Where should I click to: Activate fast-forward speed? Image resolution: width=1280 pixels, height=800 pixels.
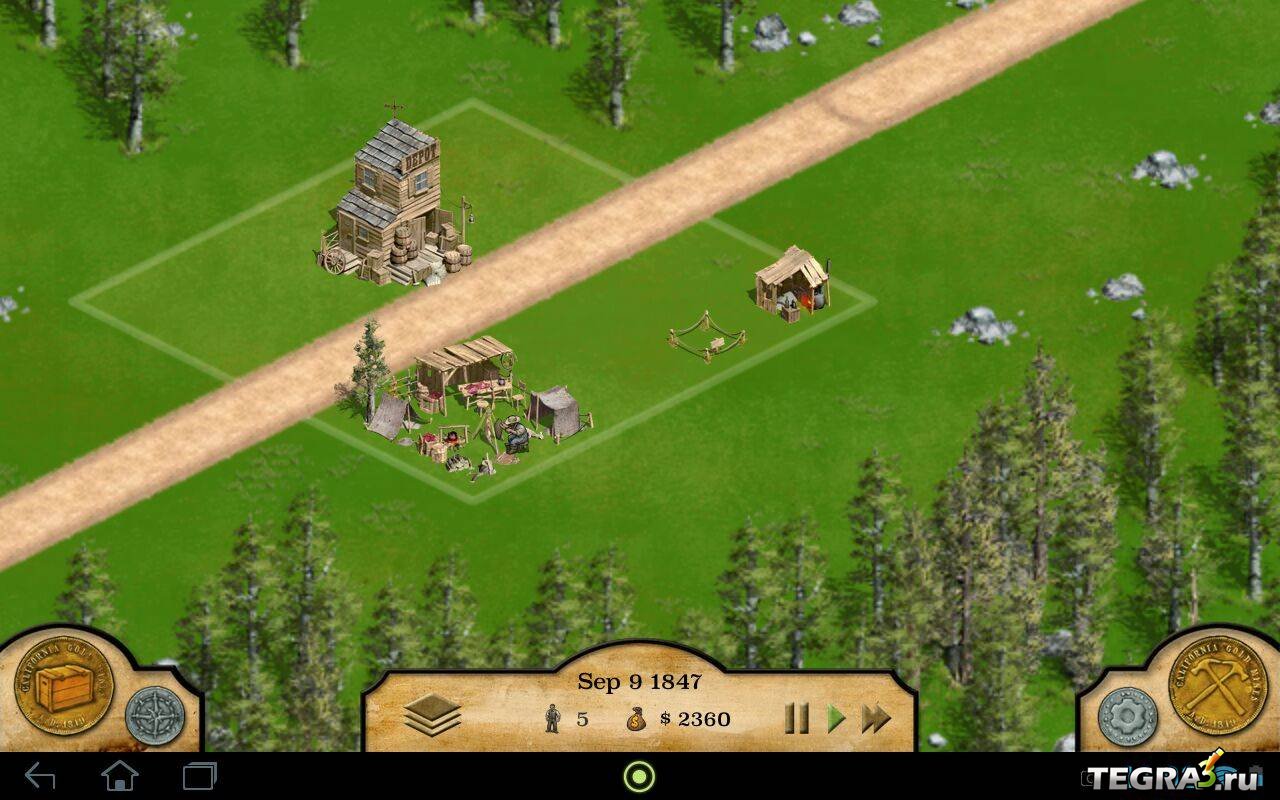pyautogui.click(x=876, y=718)
